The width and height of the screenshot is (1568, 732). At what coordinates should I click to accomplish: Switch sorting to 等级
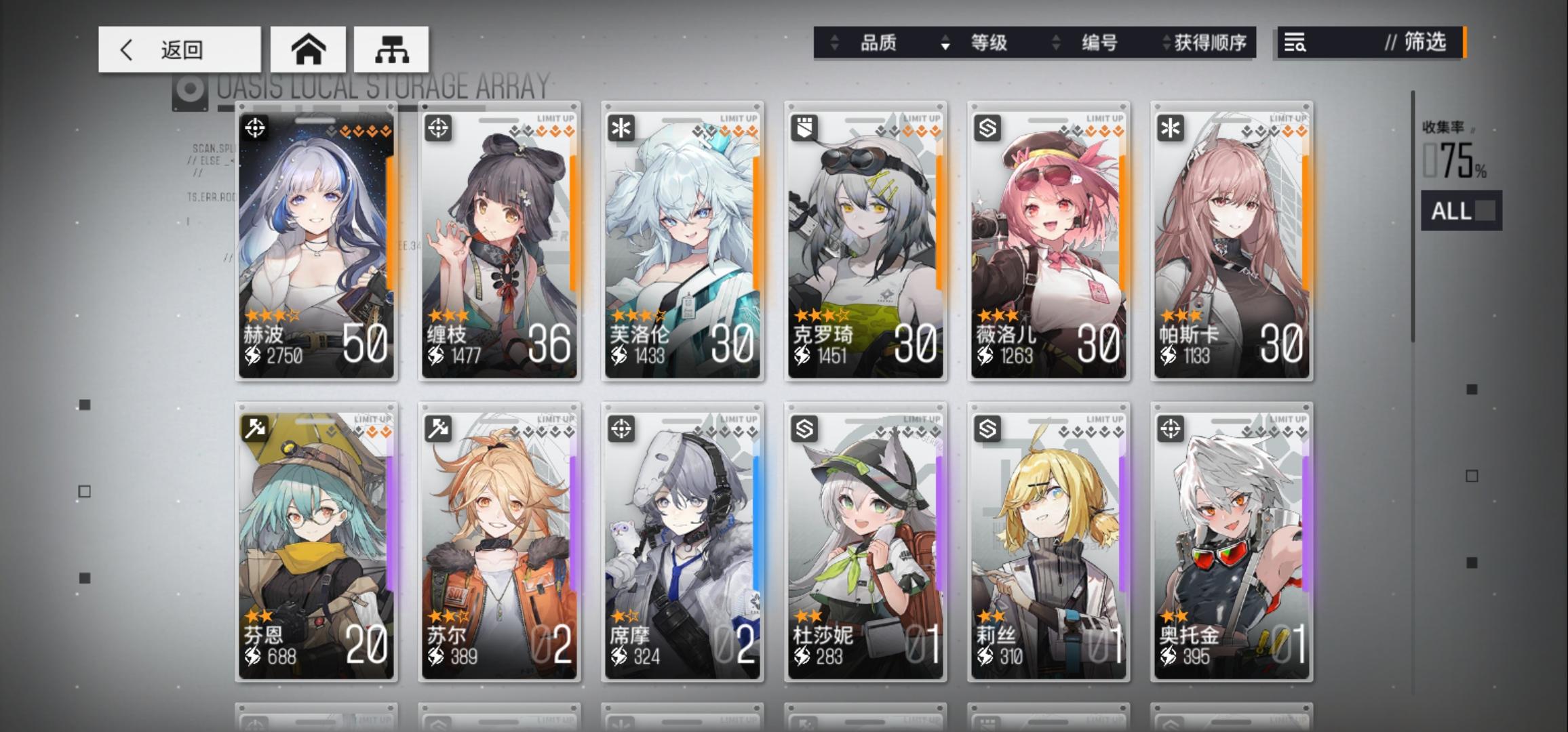(990, 43)
